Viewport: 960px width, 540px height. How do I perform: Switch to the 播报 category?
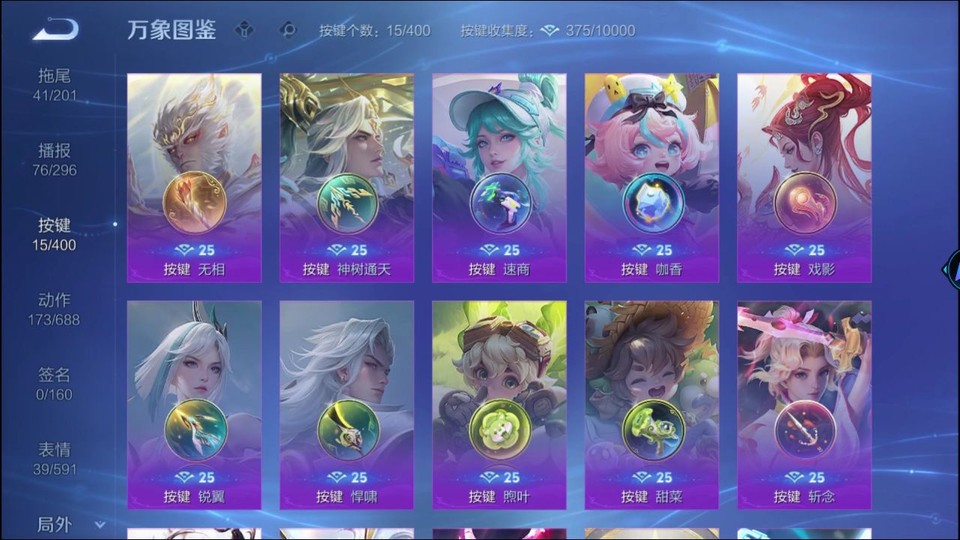(55, 160)
